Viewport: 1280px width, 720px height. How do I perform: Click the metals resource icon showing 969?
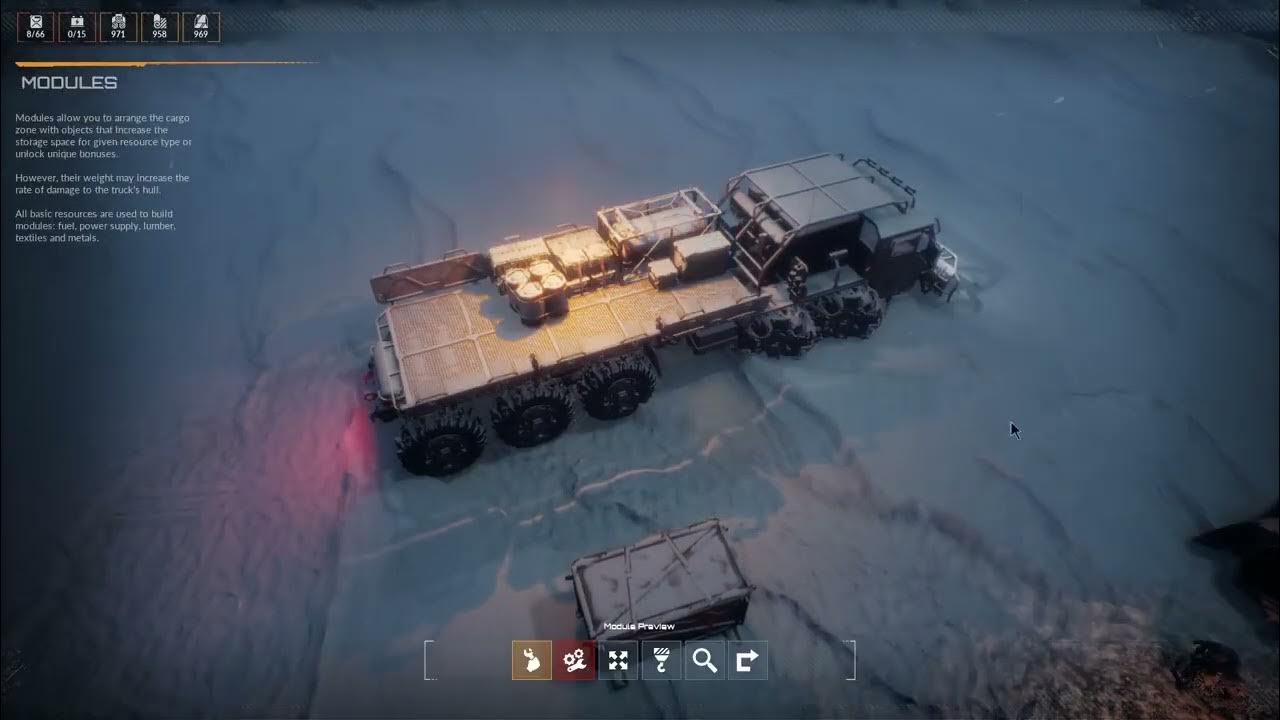[x=199, y=26]
